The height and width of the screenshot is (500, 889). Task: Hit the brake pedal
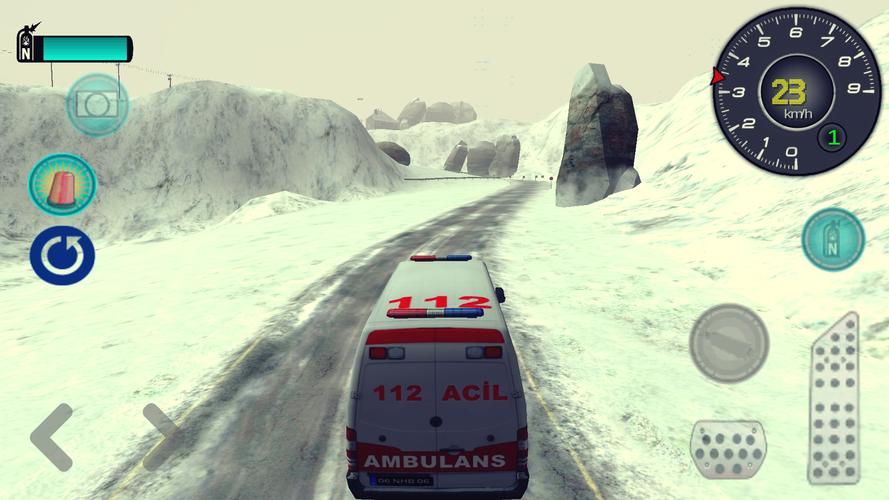[729, 448]
